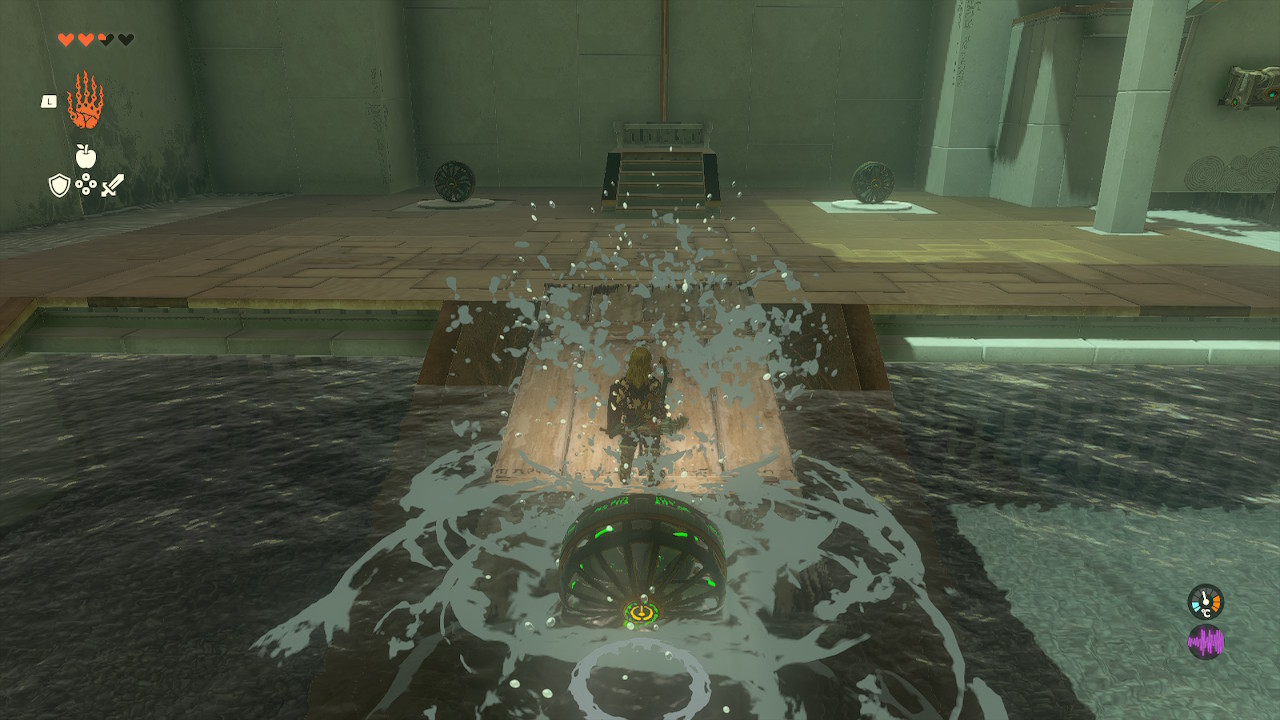
Task: Click the sword weapon icon
Action: [x=112, y=184]
